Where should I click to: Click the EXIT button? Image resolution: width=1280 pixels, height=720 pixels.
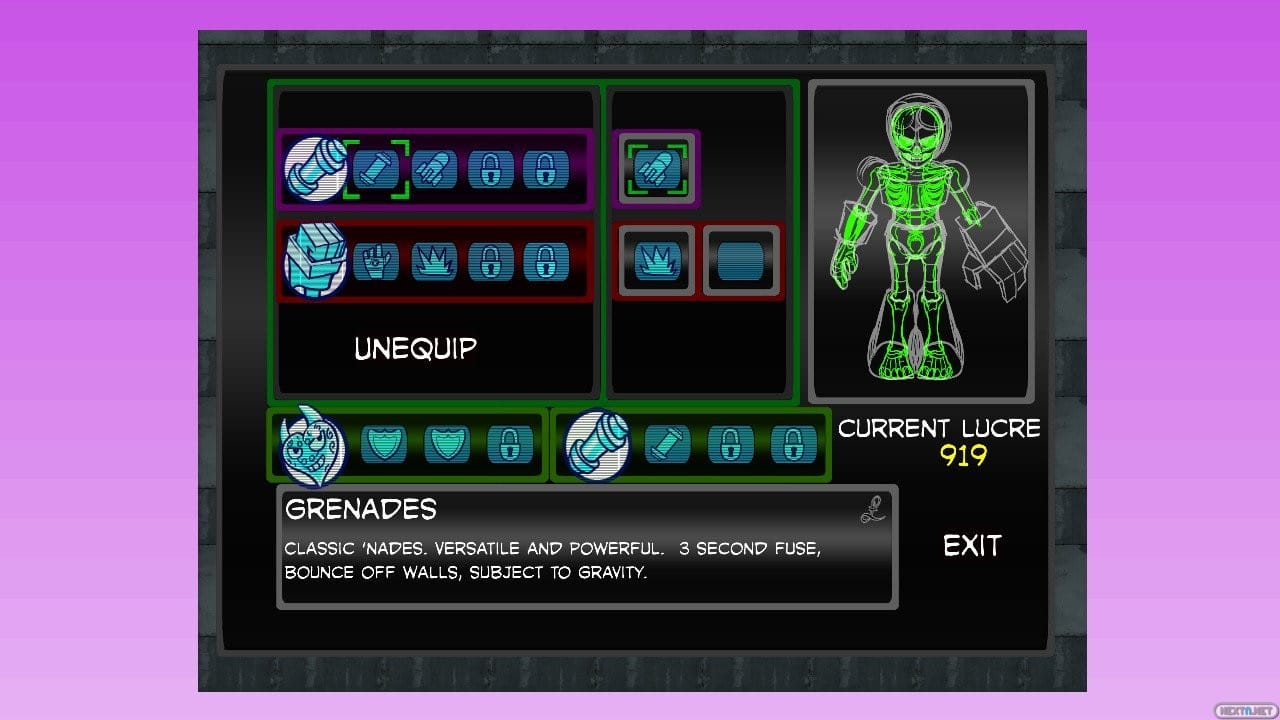[972, 546]
